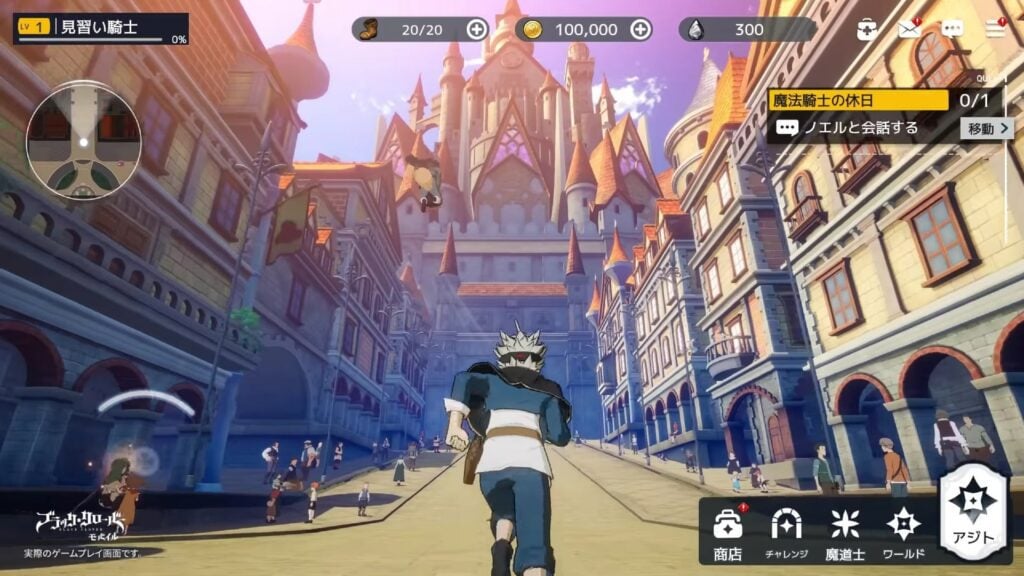Open the circular minimap
Viewport: 1024px width, 576px height.
83,141
